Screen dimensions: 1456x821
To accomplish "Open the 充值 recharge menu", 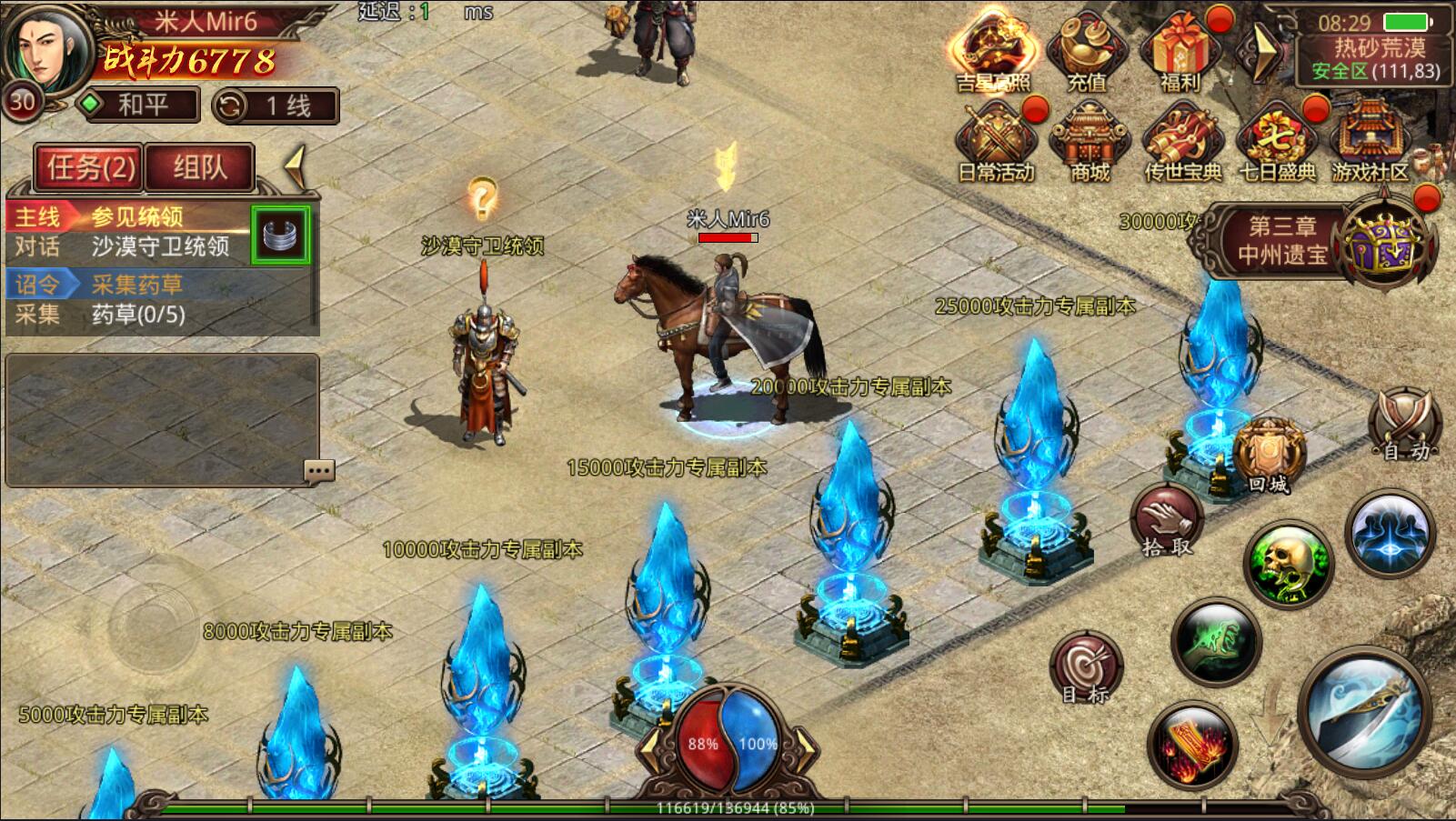I will 1087,53.
